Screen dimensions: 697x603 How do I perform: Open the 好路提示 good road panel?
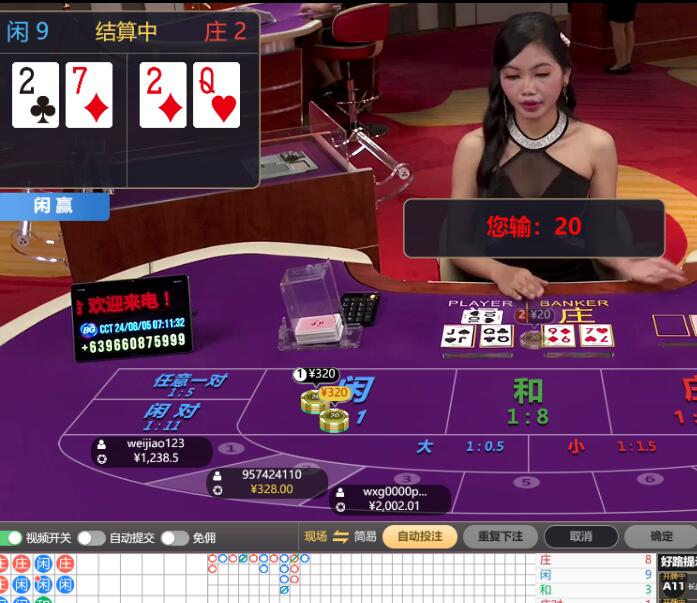677,561
